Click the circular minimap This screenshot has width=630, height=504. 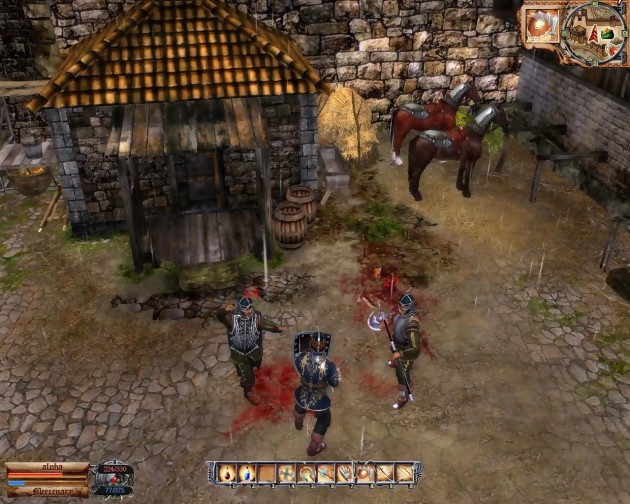coord(595,32)
